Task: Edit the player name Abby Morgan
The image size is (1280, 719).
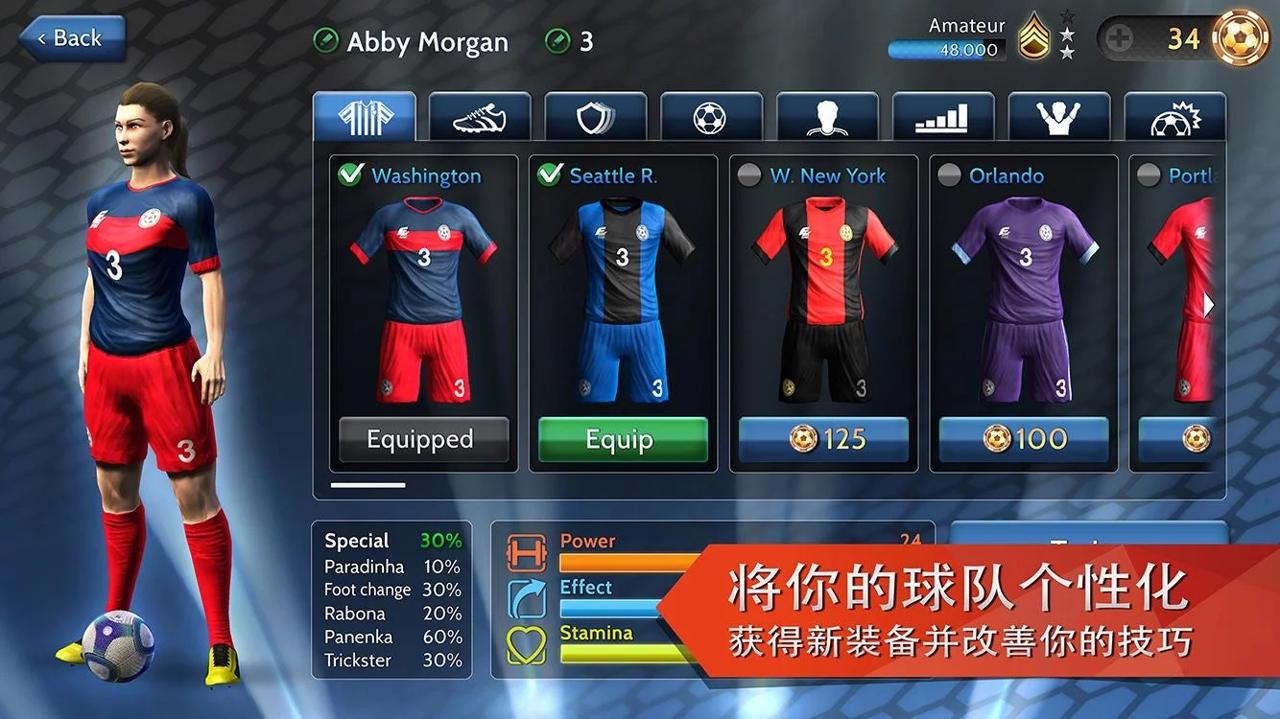Action: point(326,41)
